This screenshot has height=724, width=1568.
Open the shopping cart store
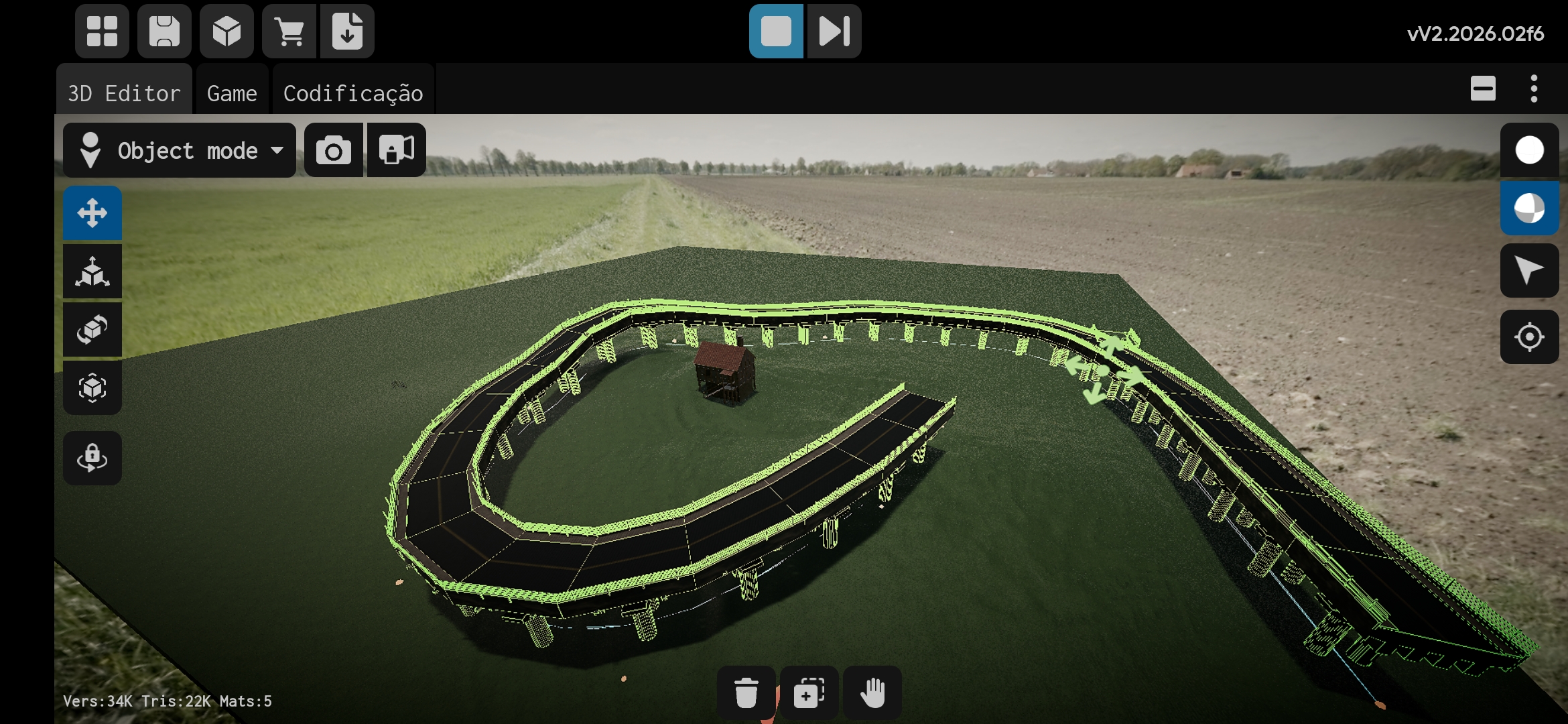coord(289,31)
